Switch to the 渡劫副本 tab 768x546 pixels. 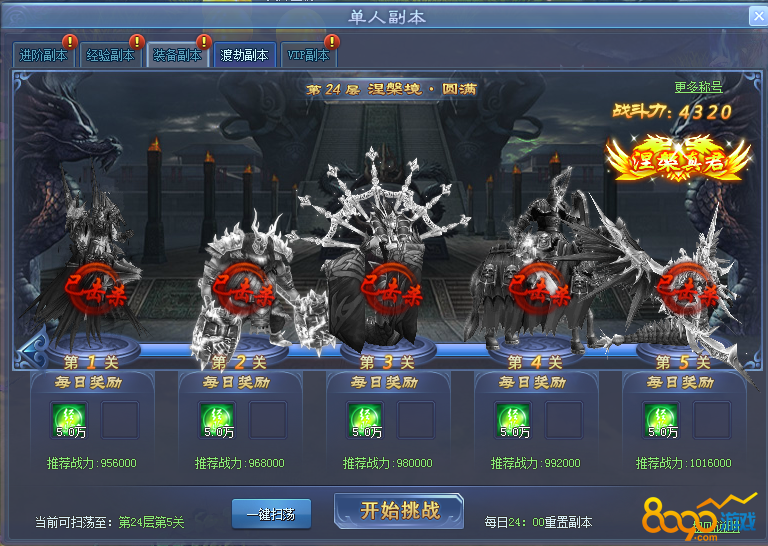(244, 56)
